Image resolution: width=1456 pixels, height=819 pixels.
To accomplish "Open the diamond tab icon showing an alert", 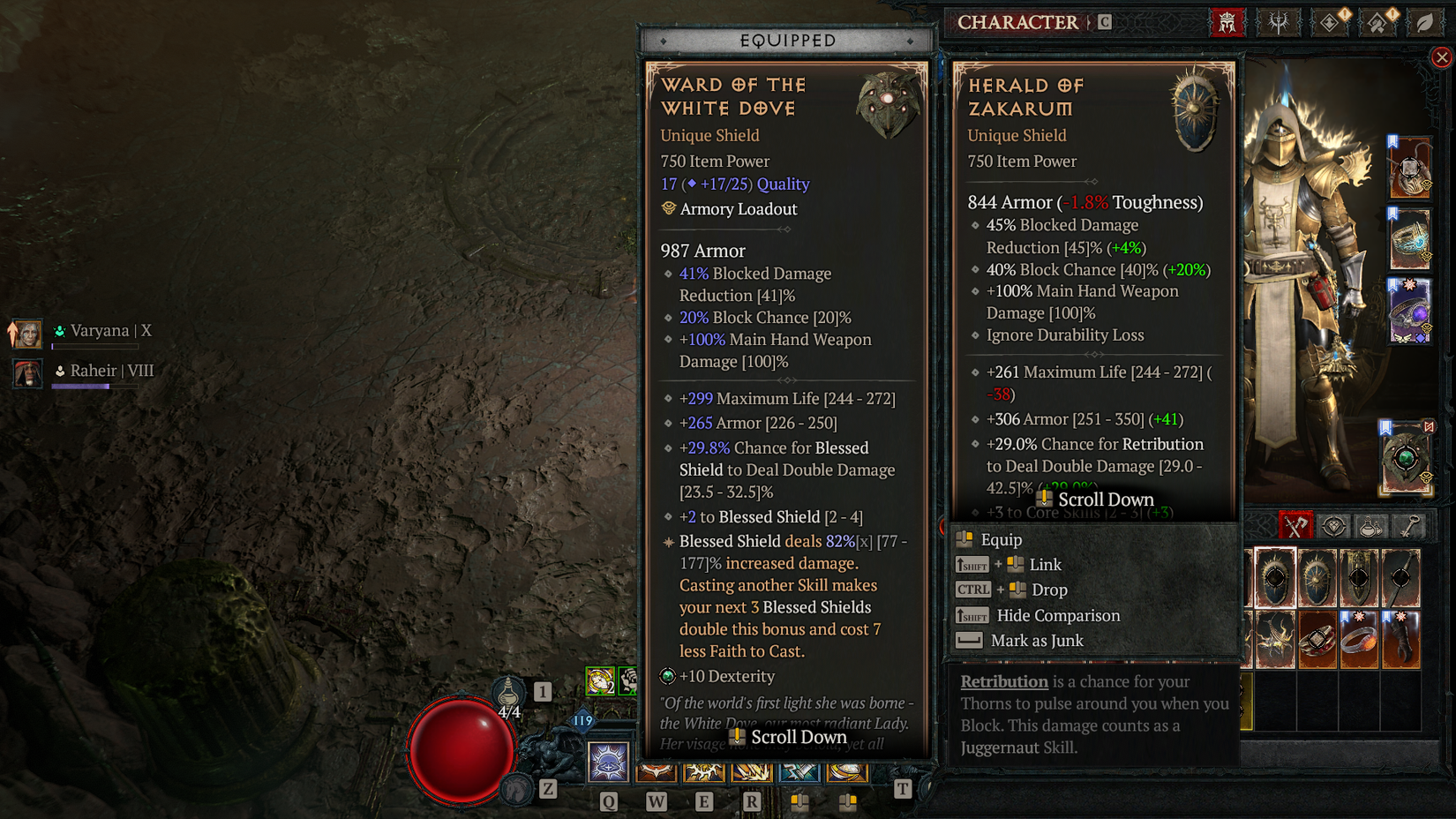I will click(x=1327, y=22).
